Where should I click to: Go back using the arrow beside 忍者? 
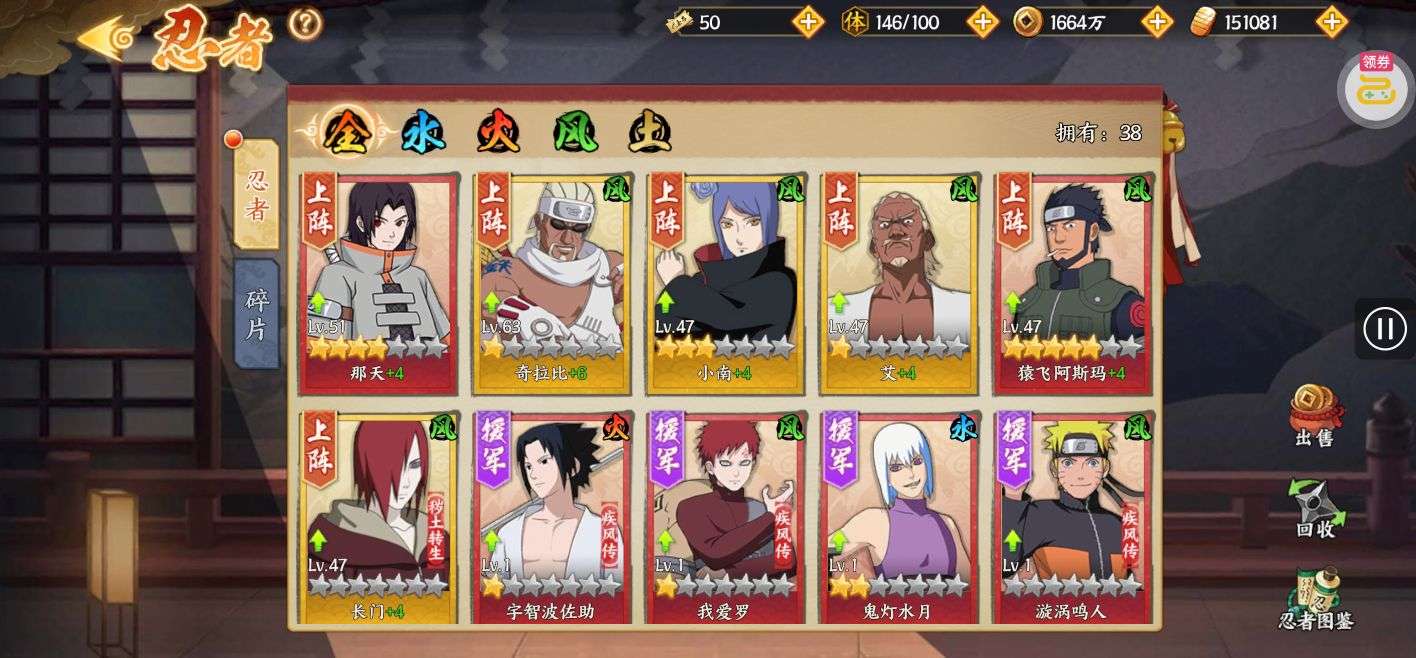[108, 39]
